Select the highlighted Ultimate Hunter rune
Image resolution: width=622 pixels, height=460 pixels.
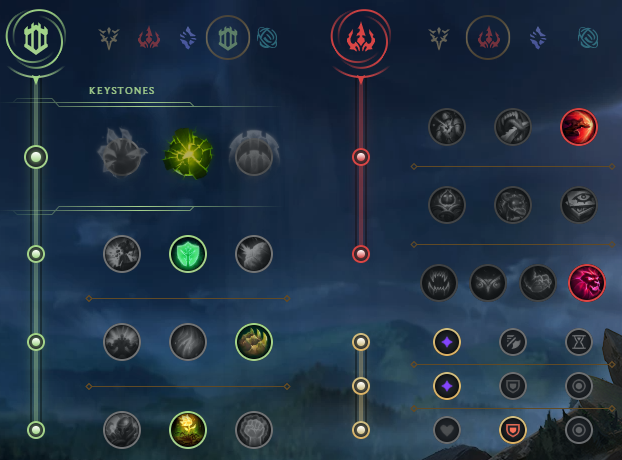587,283
